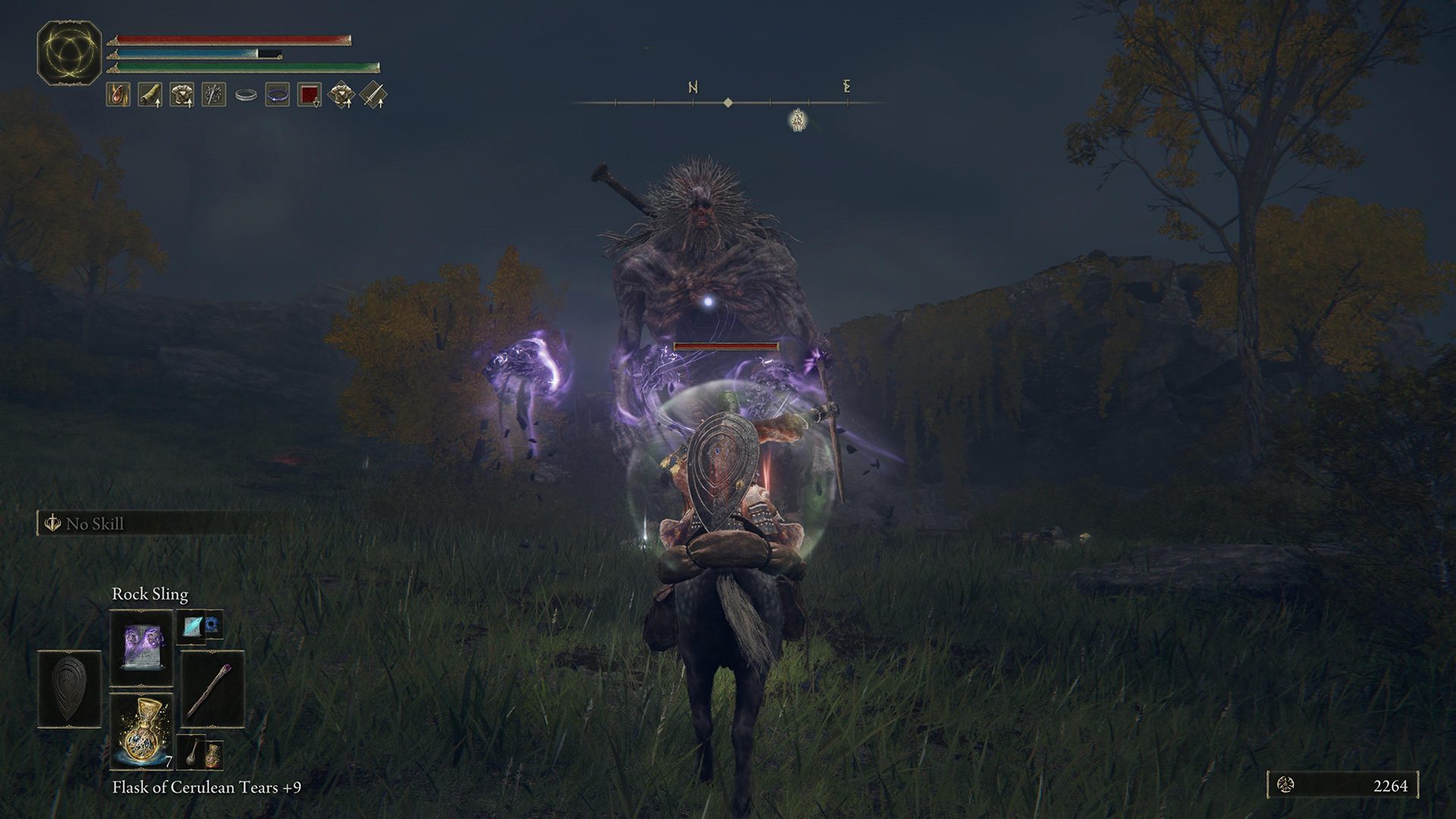1456x819 pixels.
Task: Select the cracked-tear buff icon in the status row
Action: tap(118, 93)
